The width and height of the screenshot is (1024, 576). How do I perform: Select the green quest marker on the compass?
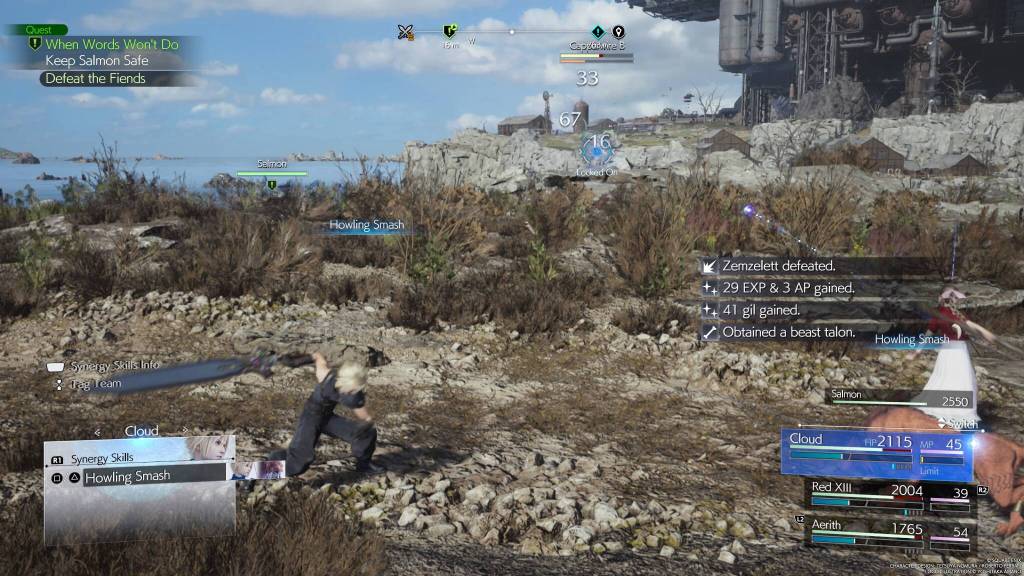point(451,31)
